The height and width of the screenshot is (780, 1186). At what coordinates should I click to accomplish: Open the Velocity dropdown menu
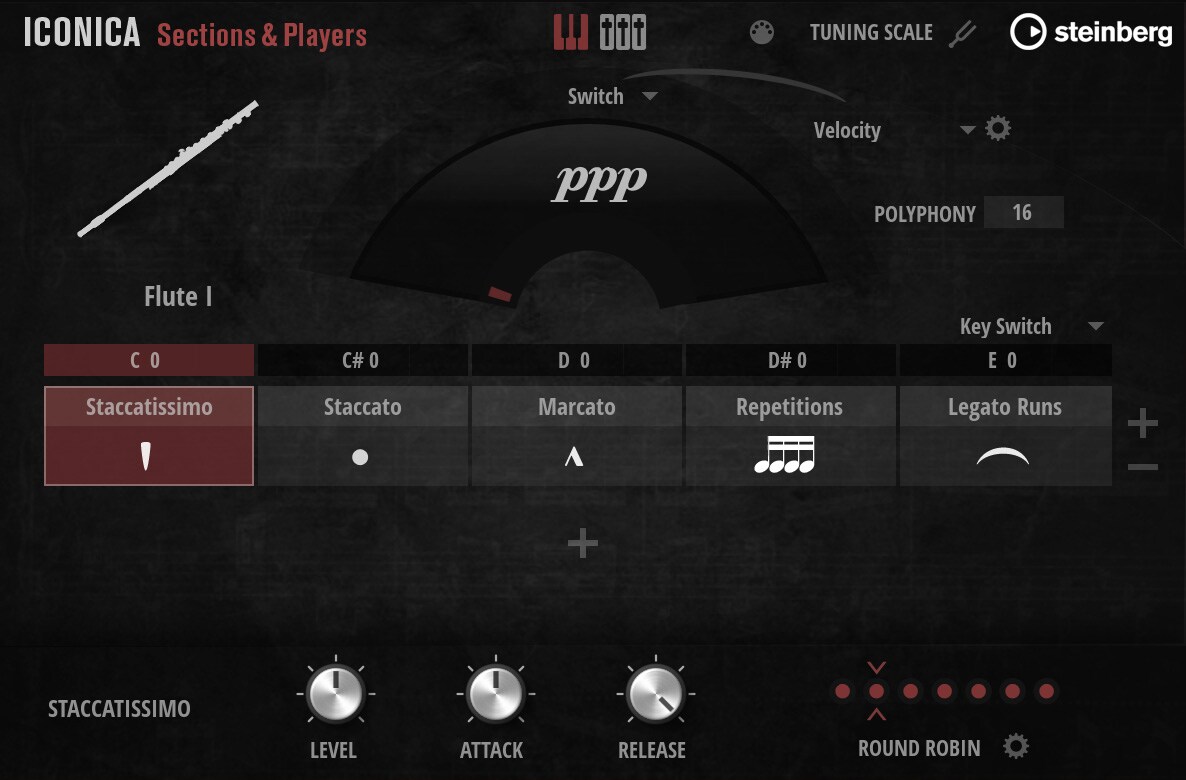[x=966, y=130]
